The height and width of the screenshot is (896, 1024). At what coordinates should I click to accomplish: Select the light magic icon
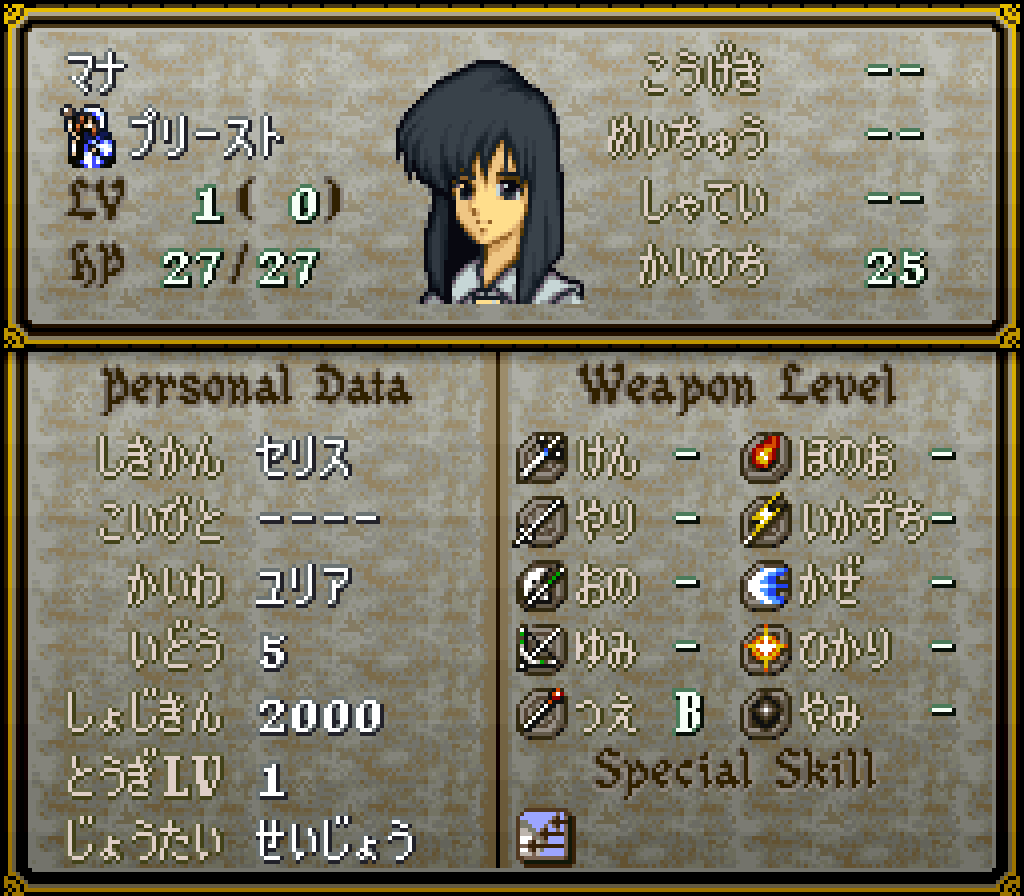(x=766, y=649)
